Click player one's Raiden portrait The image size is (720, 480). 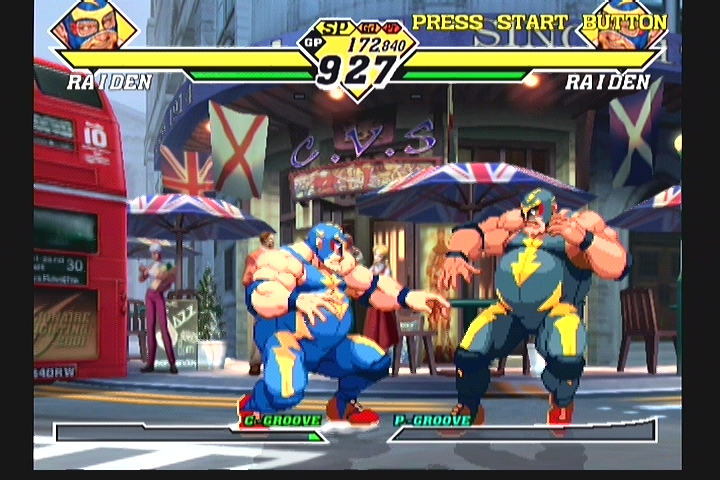[92, 27]
